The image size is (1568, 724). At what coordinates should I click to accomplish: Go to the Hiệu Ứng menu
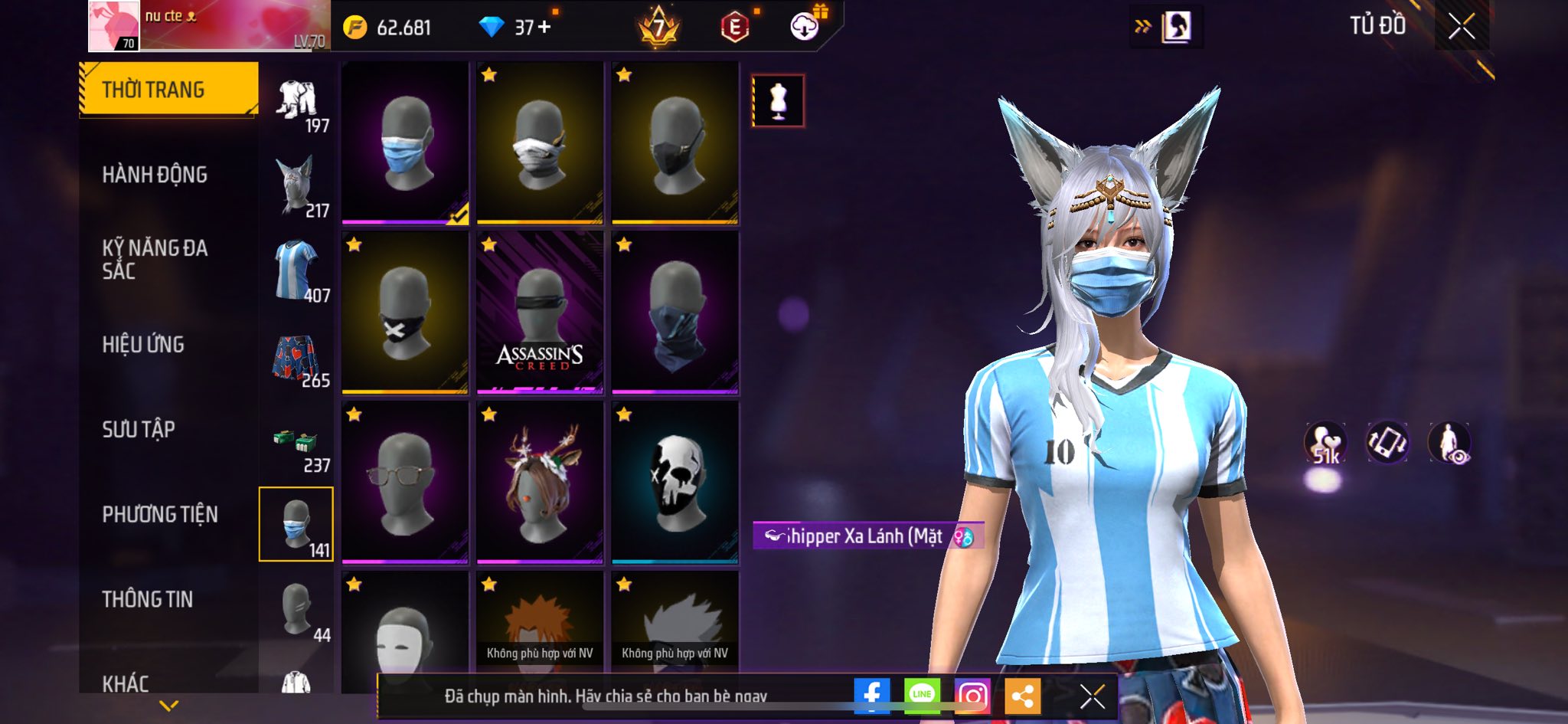point(143,345)
